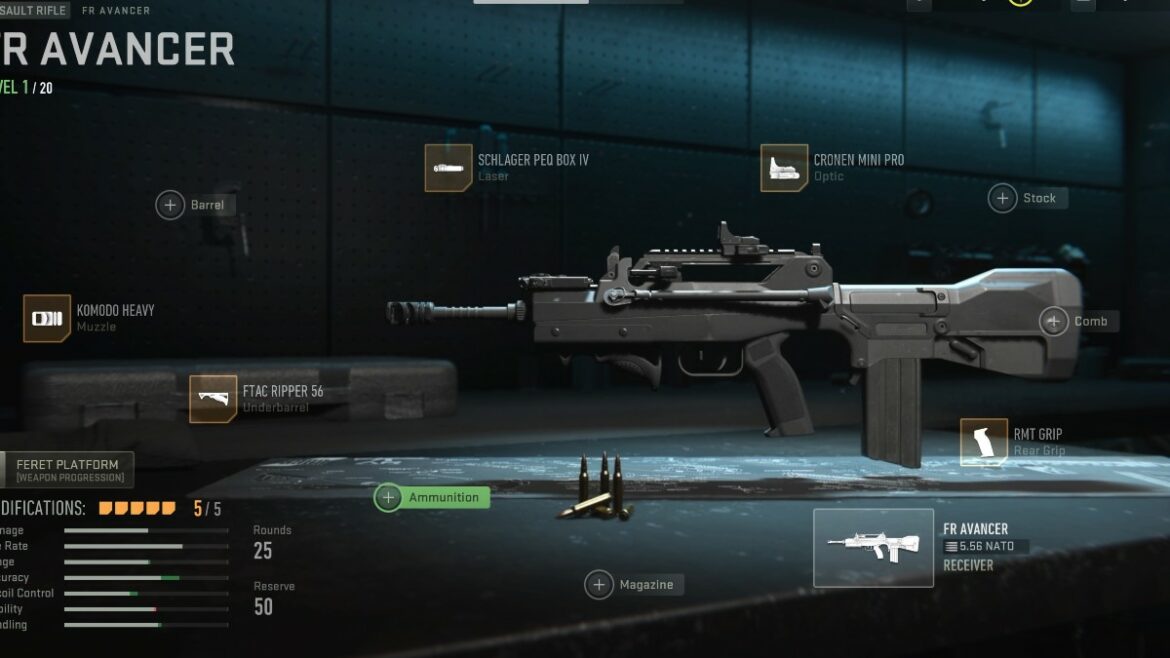
Task: Select the RMT Grip rear grip slot
Action: click(x=984, y=442)
